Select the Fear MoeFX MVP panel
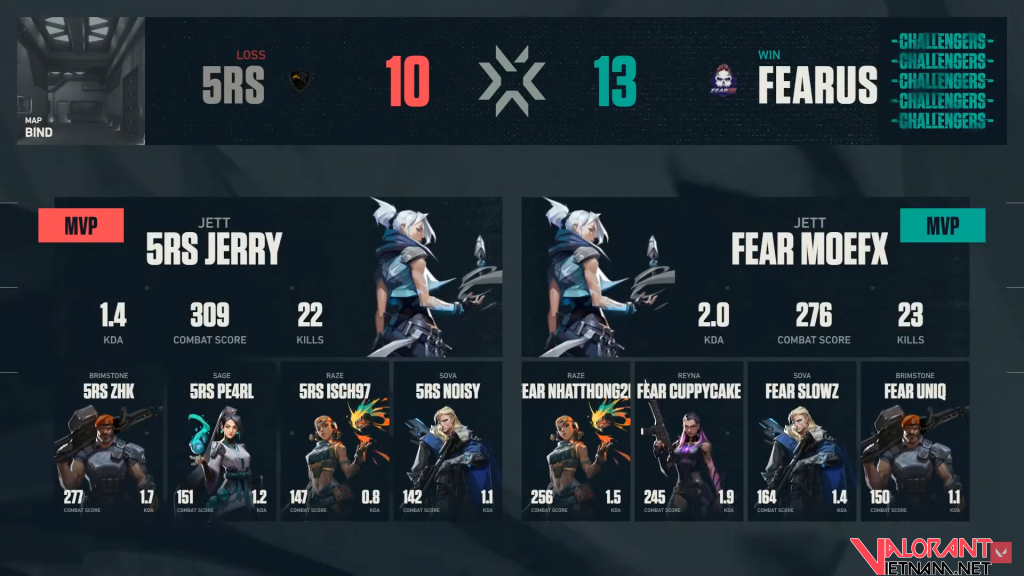 click(x=745, y=277)
